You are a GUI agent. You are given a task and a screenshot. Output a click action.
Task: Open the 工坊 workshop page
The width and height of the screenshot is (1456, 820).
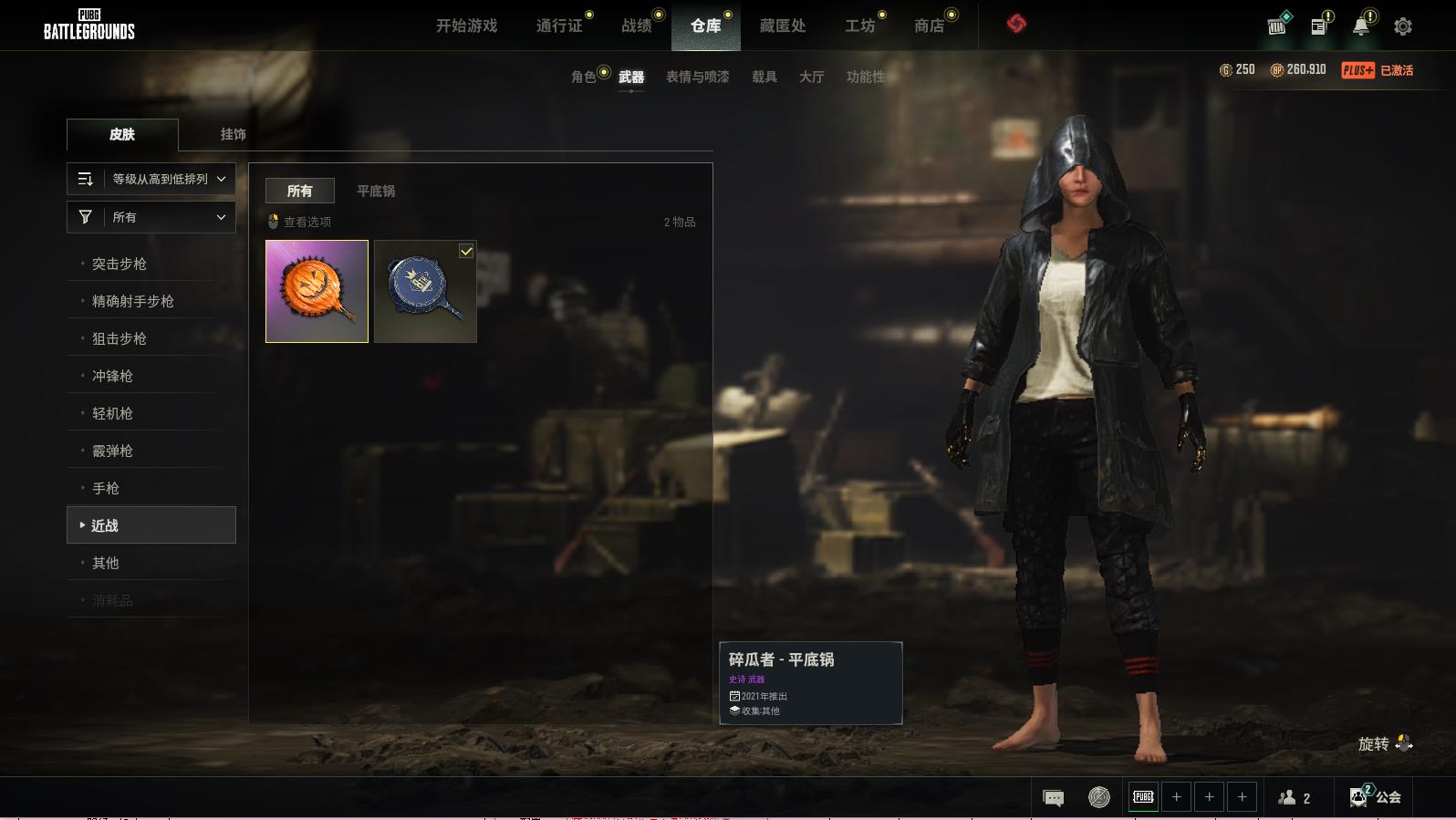(x=859, y=26)
